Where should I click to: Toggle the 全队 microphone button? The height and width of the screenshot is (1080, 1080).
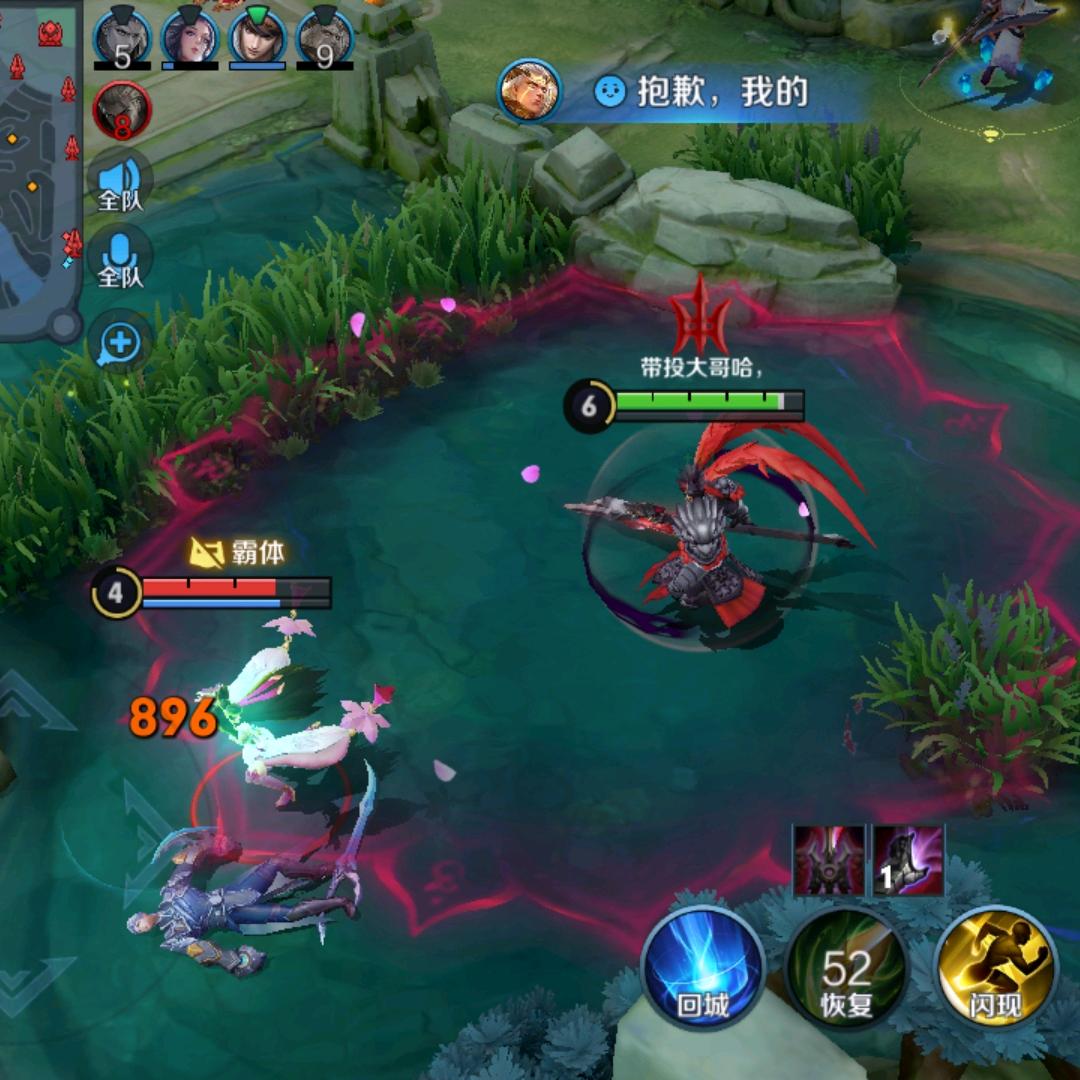pos(121,260)
